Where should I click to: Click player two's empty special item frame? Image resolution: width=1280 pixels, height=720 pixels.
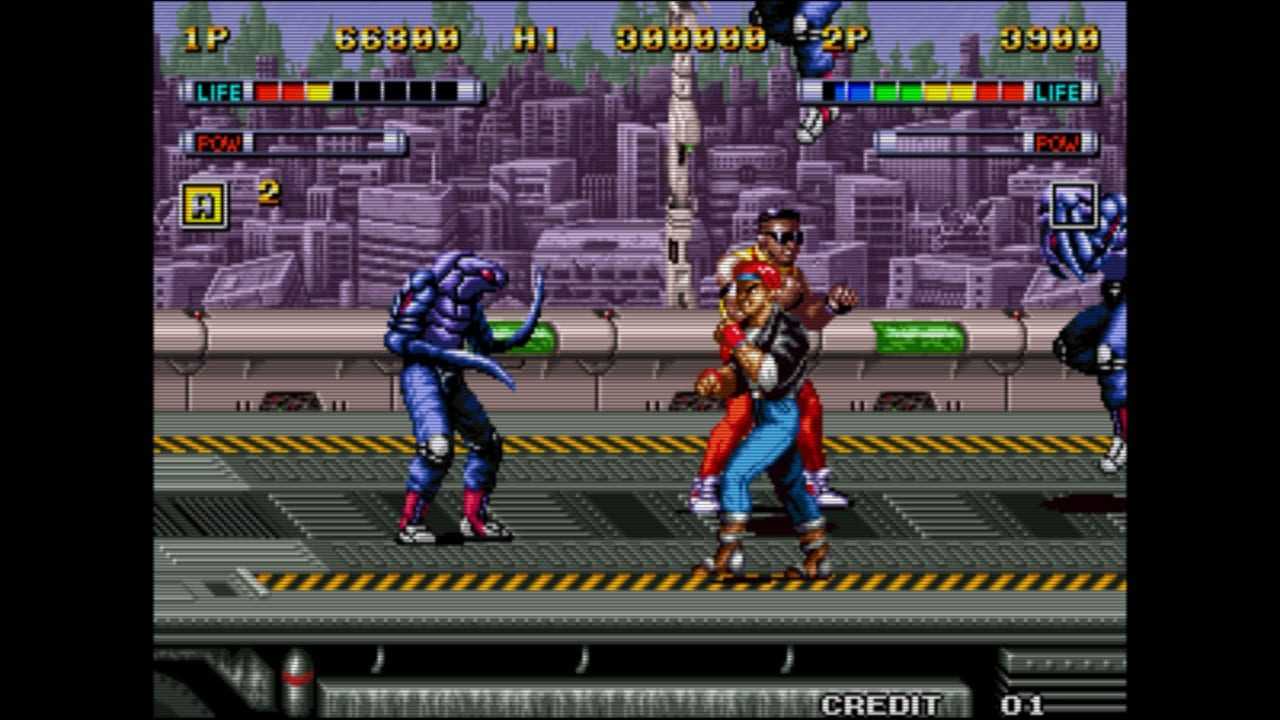(1073, 205)
